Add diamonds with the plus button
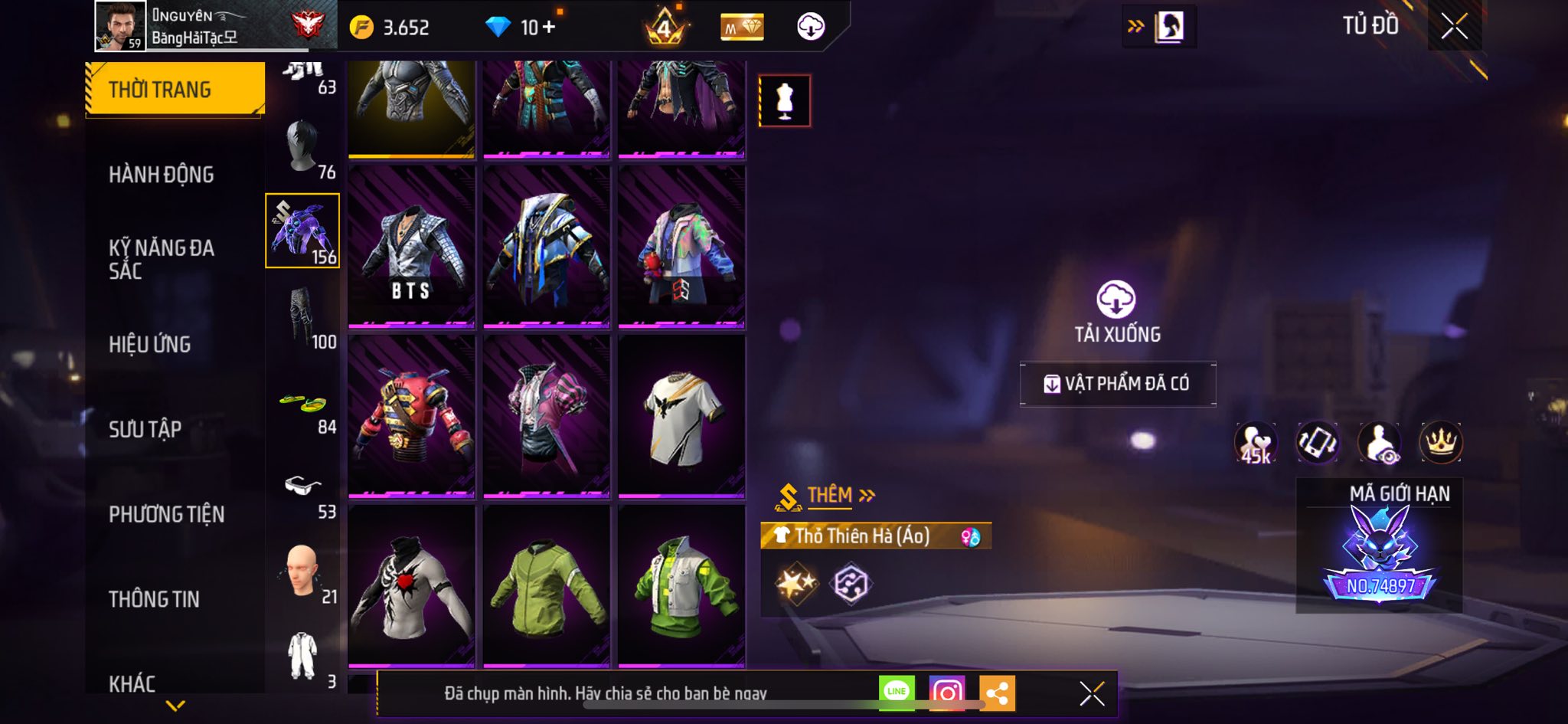 point(548,28)
